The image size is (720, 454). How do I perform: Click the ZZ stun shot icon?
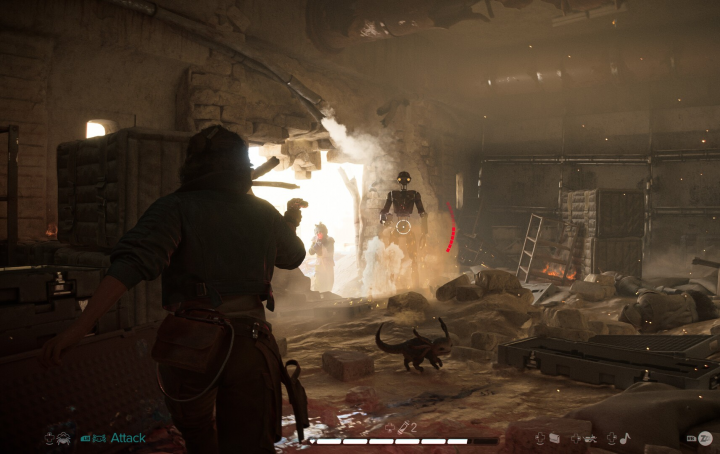tap(704, 438)
